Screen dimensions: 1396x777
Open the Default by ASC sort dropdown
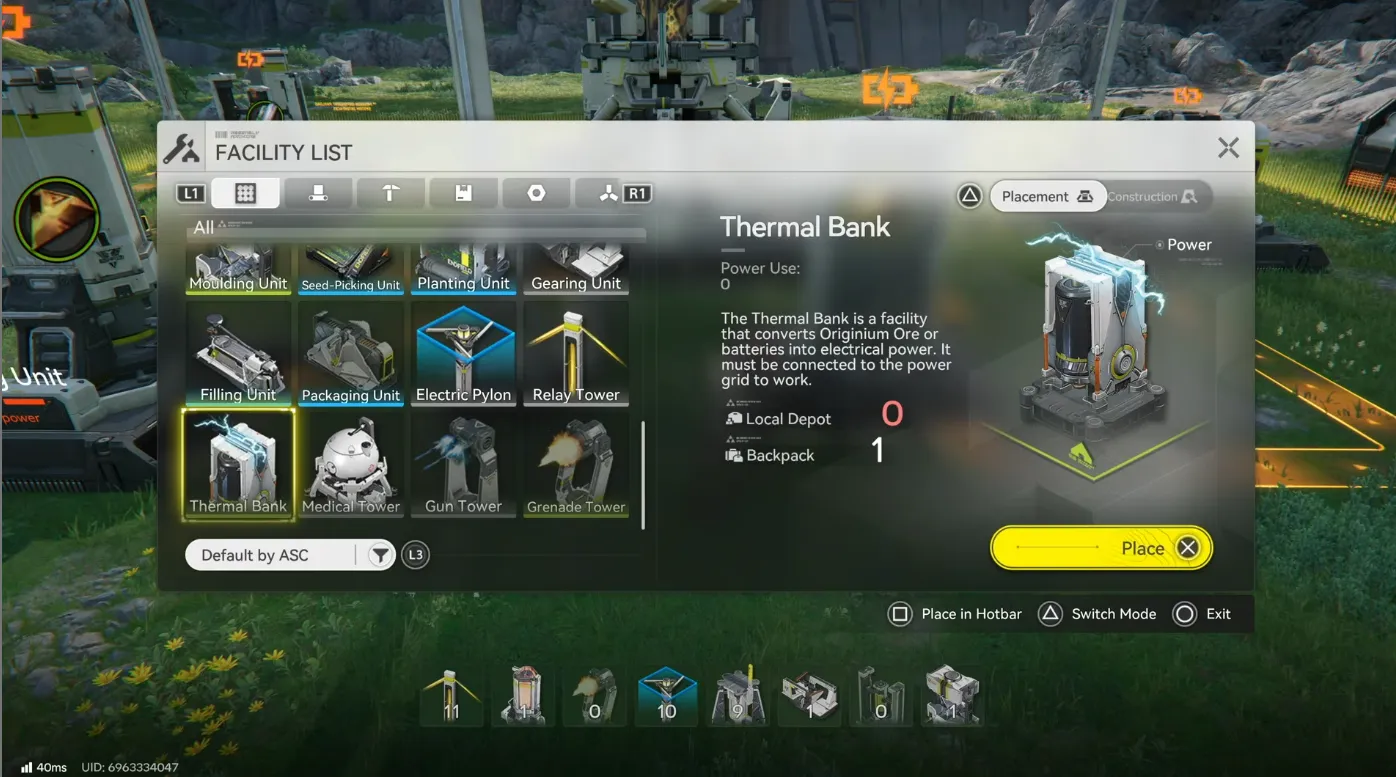click(271, 555)
